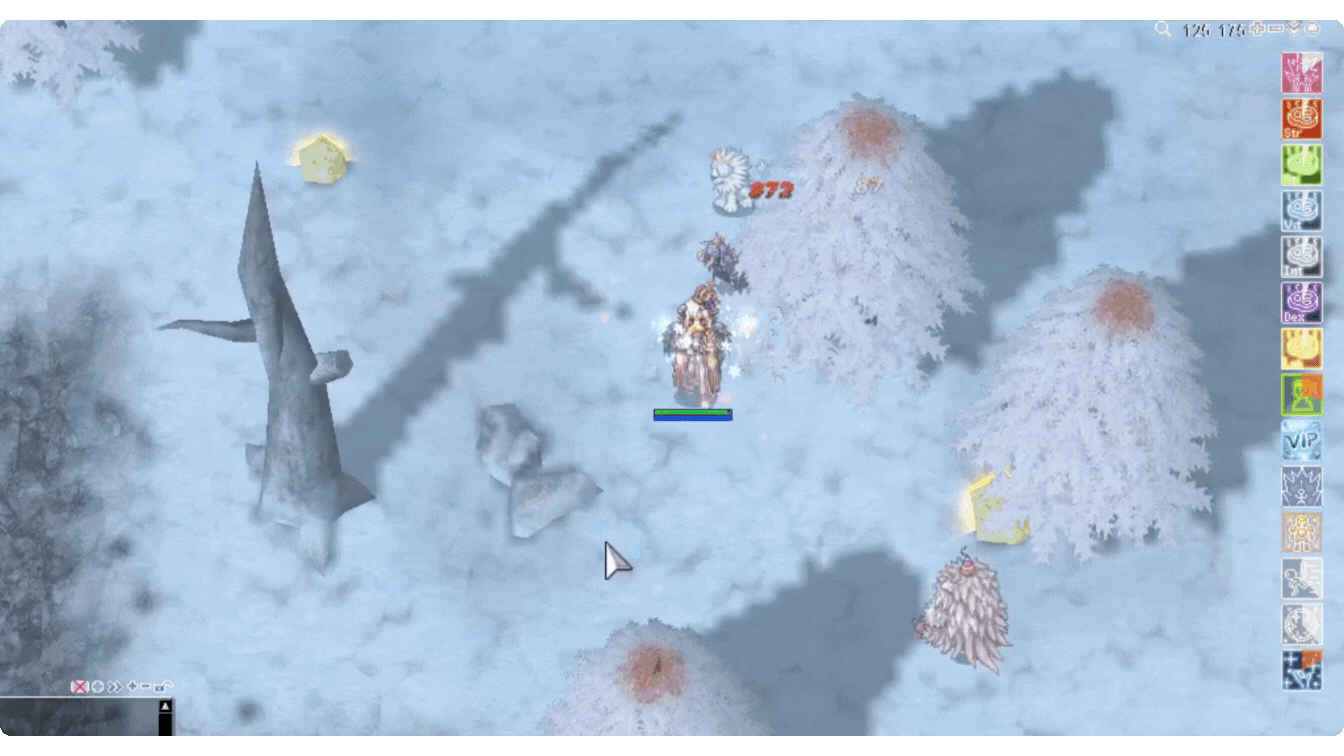Click the orange Str food buff icon

(1302, 119)
